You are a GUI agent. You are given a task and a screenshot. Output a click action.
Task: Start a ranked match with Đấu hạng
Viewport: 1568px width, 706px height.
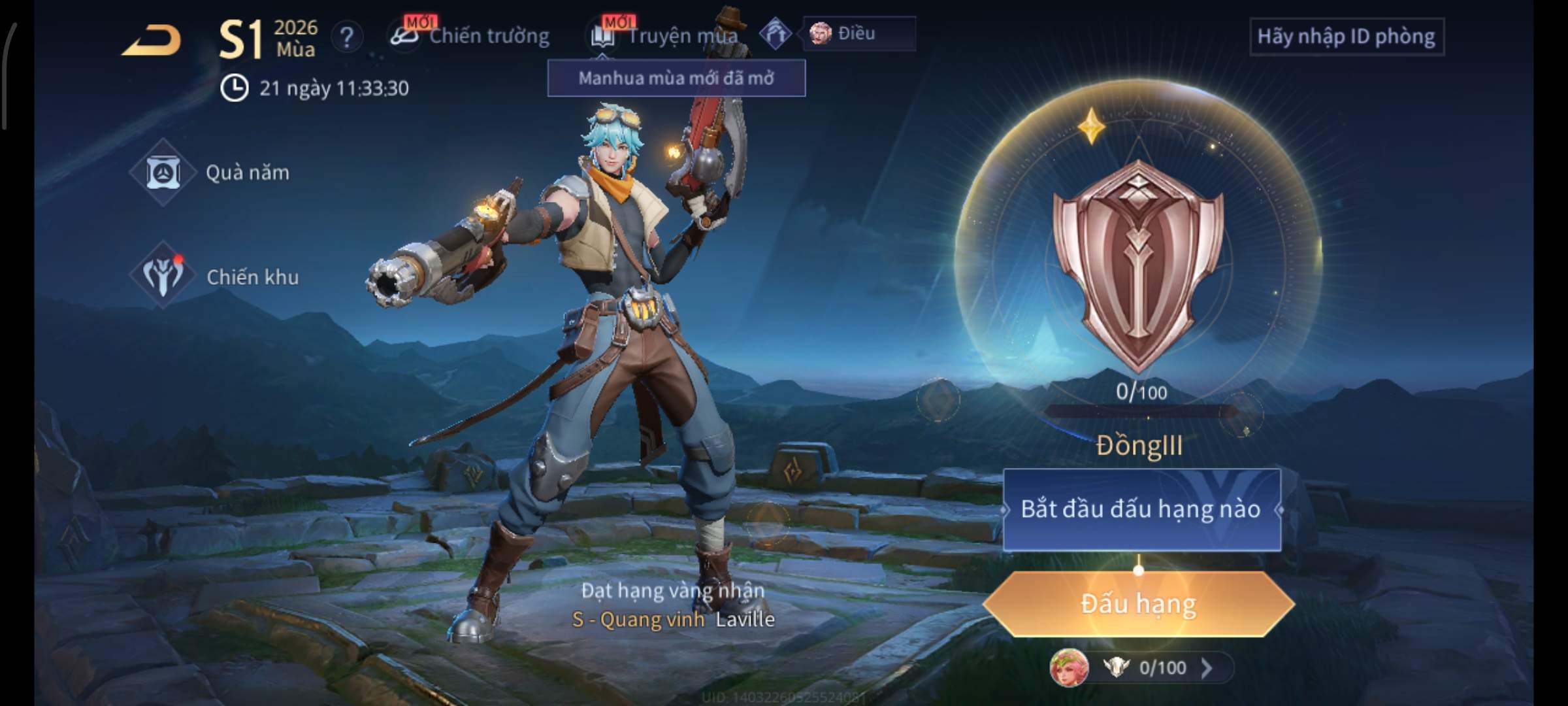pos(1138,604)
